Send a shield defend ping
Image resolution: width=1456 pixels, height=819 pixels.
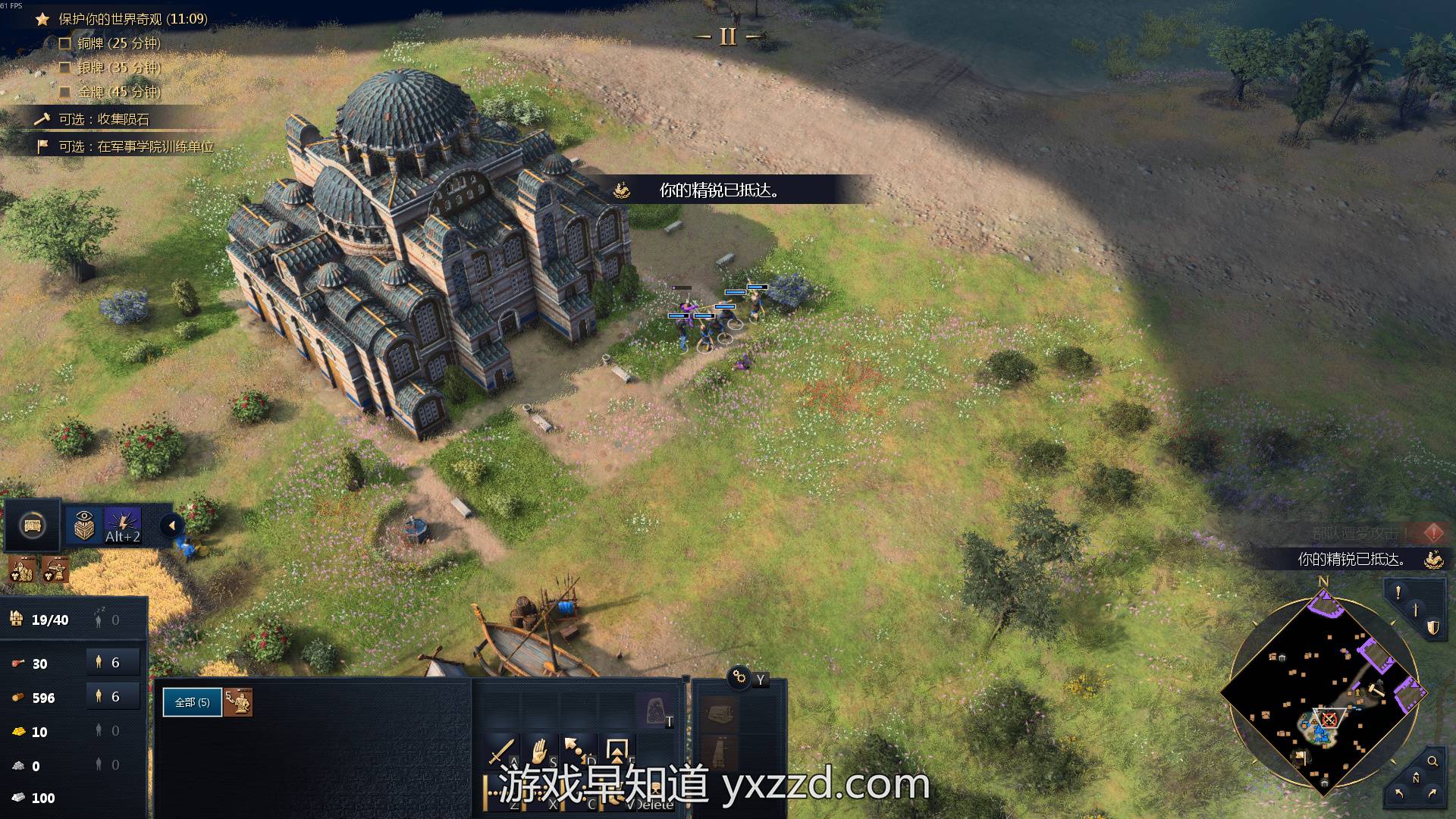tap(1432, 627)
